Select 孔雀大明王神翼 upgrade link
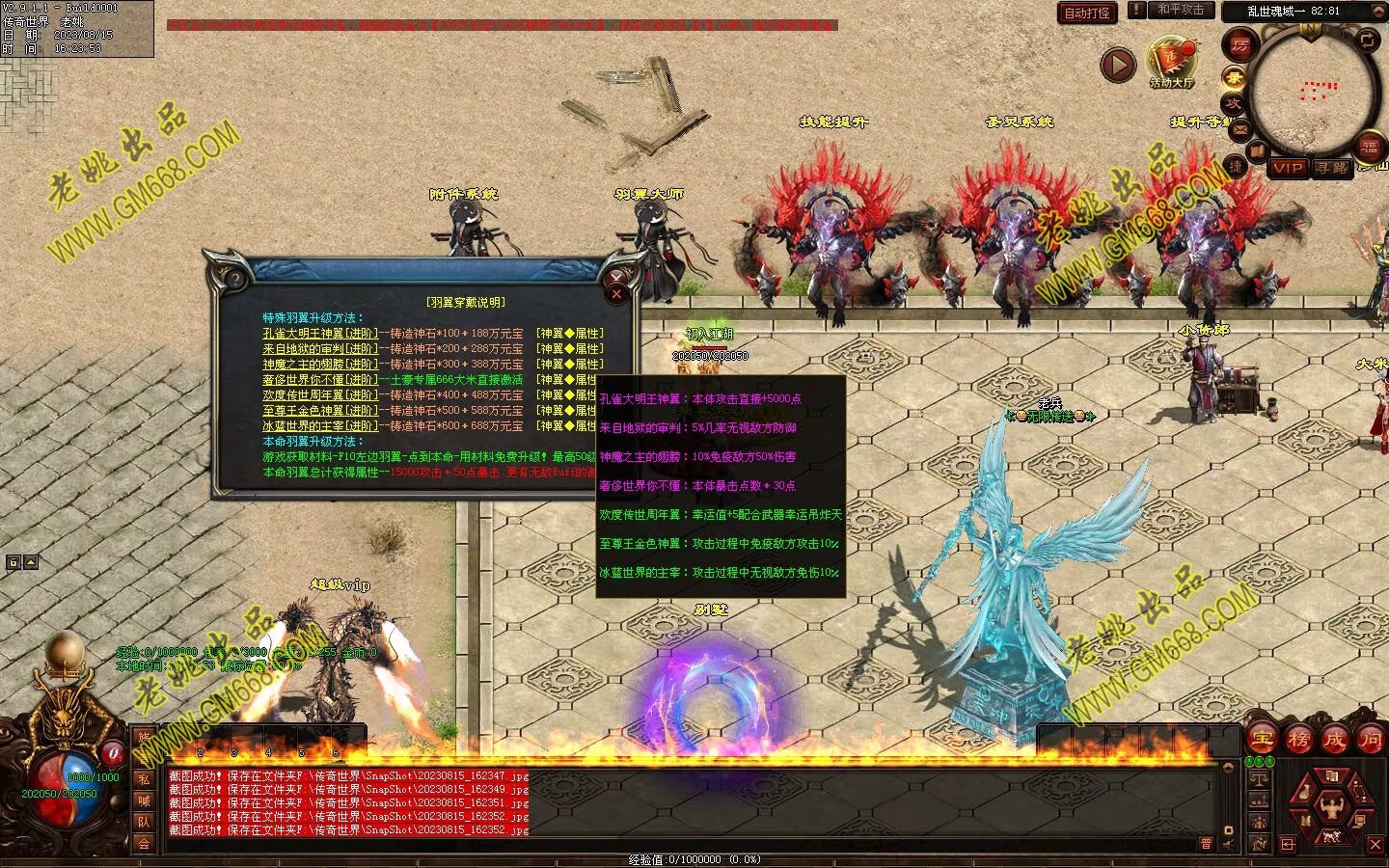1389x868 pixels. [x=320, y=334]
